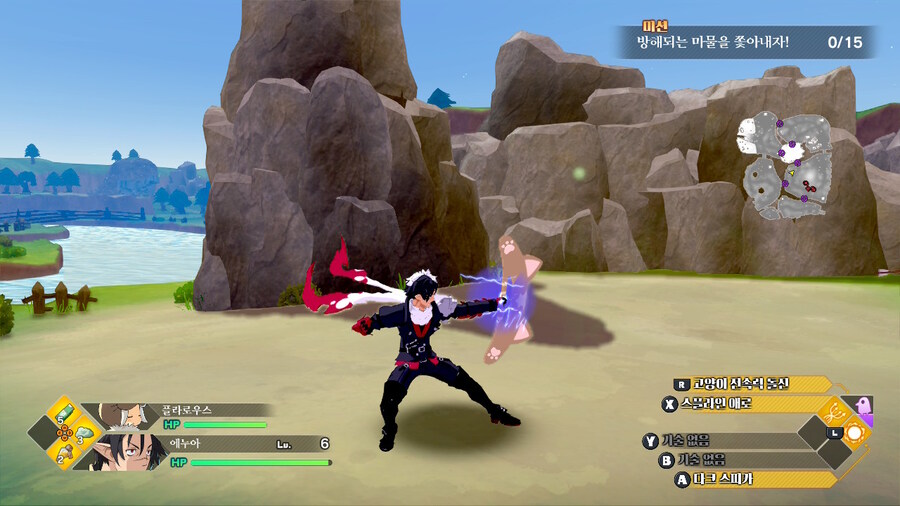Open the minimap of the area
The width and height of the screenshot is (900, 506).
tap(787, 167)
